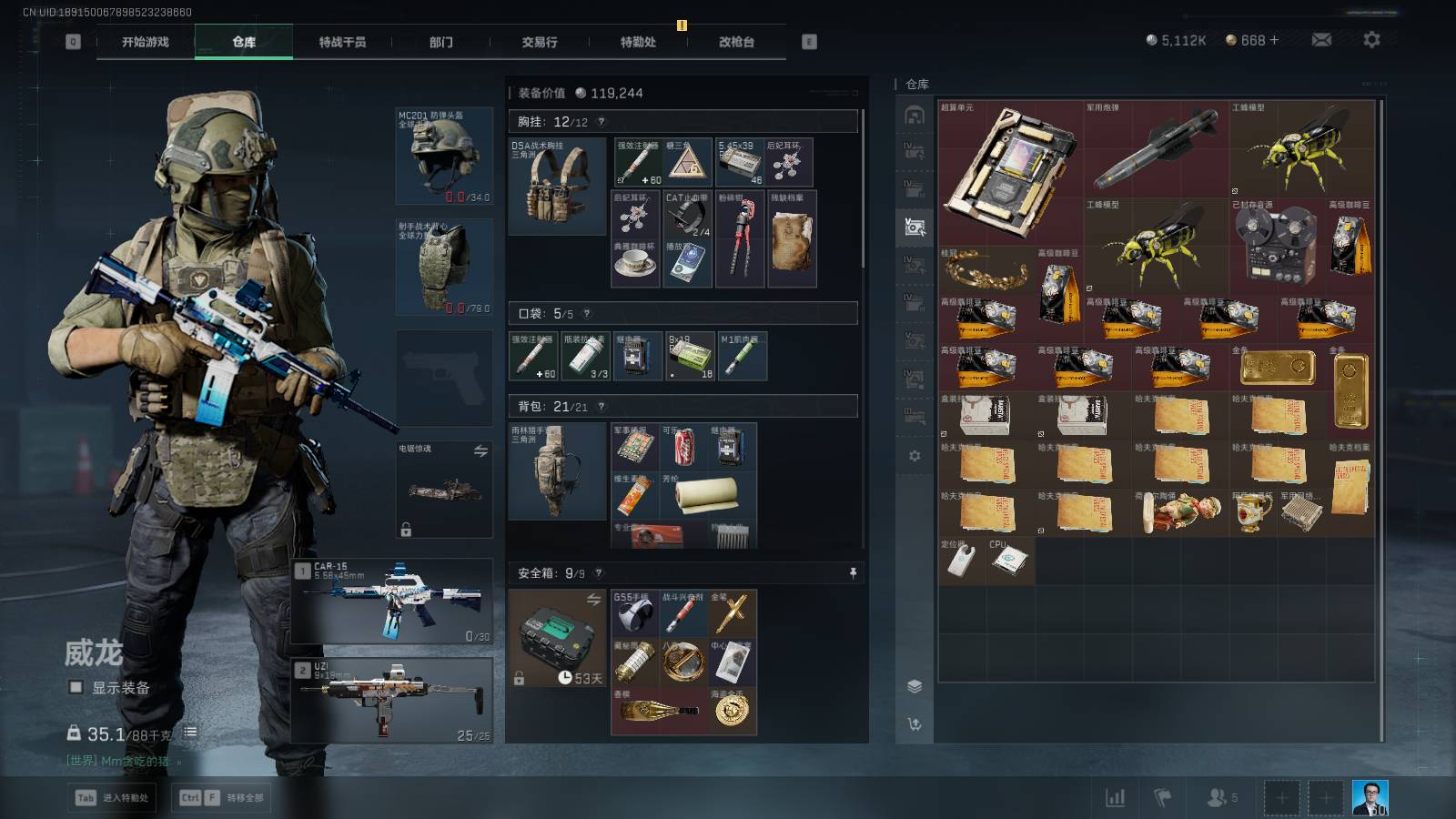
Task: Open the 交易行 marketplace tab
Action: (x=540, y=42)
